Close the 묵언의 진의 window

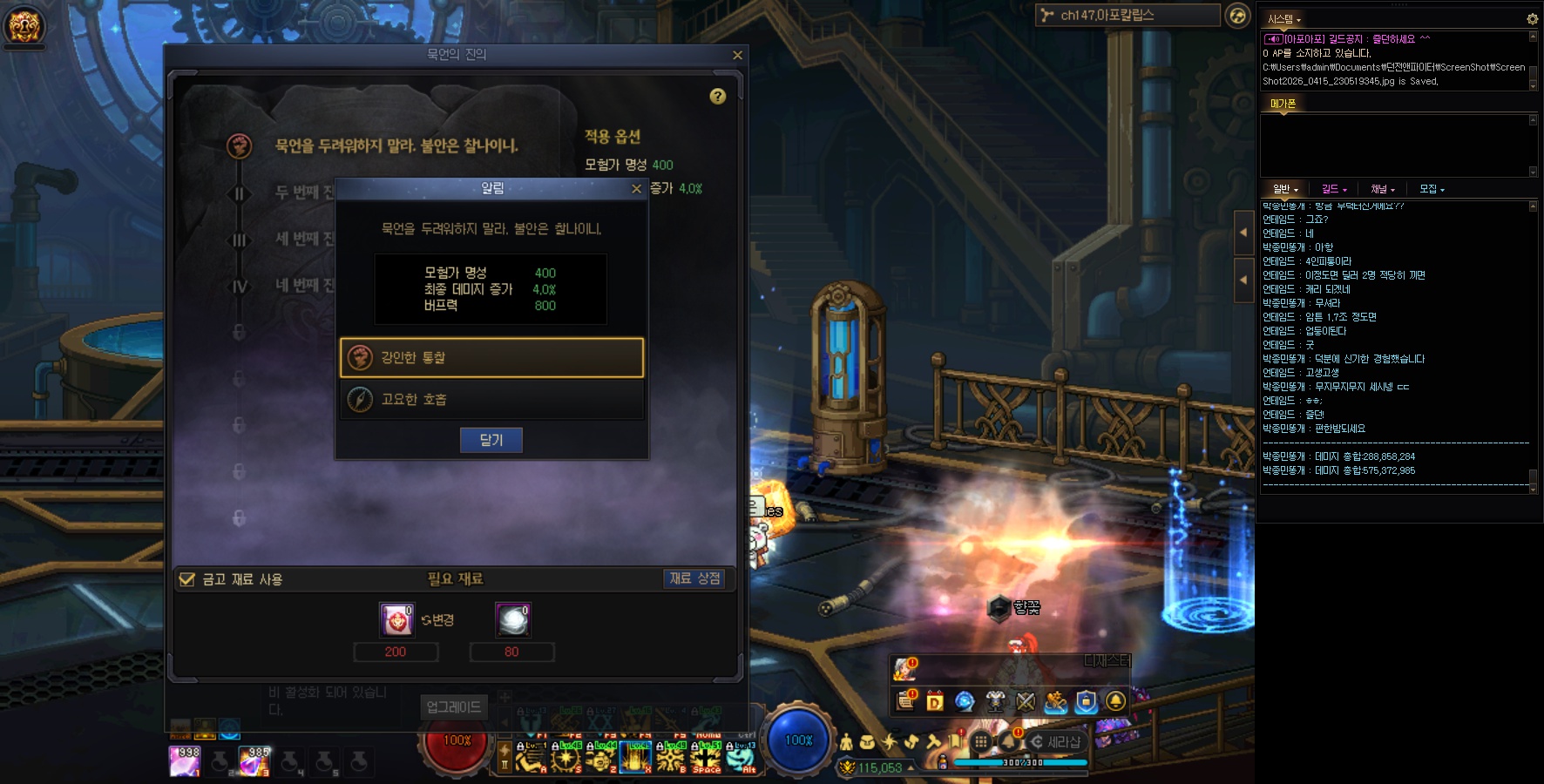click(x=737, y=55)
